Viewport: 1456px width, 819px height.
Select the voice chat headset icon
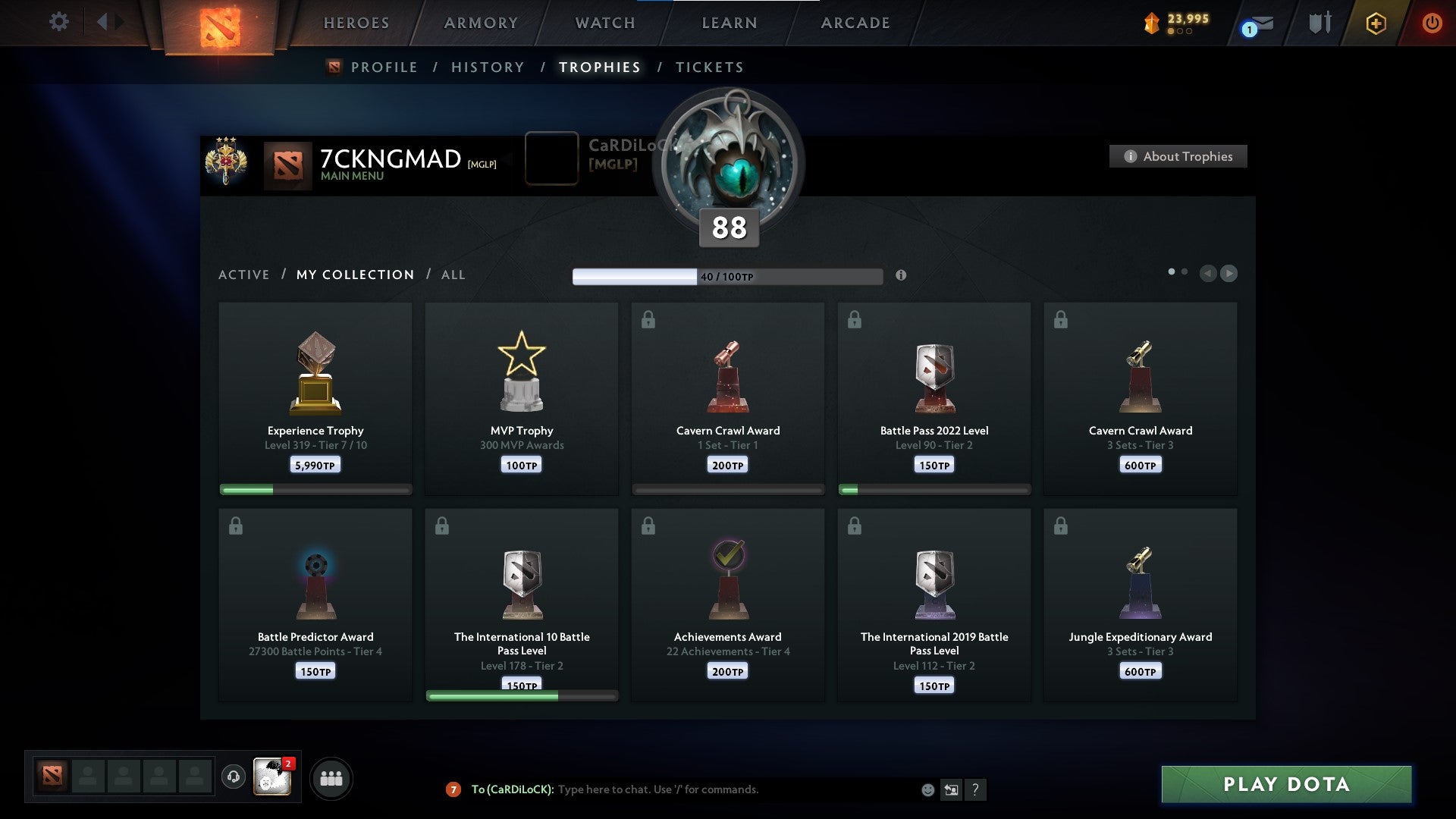[234, 777]
